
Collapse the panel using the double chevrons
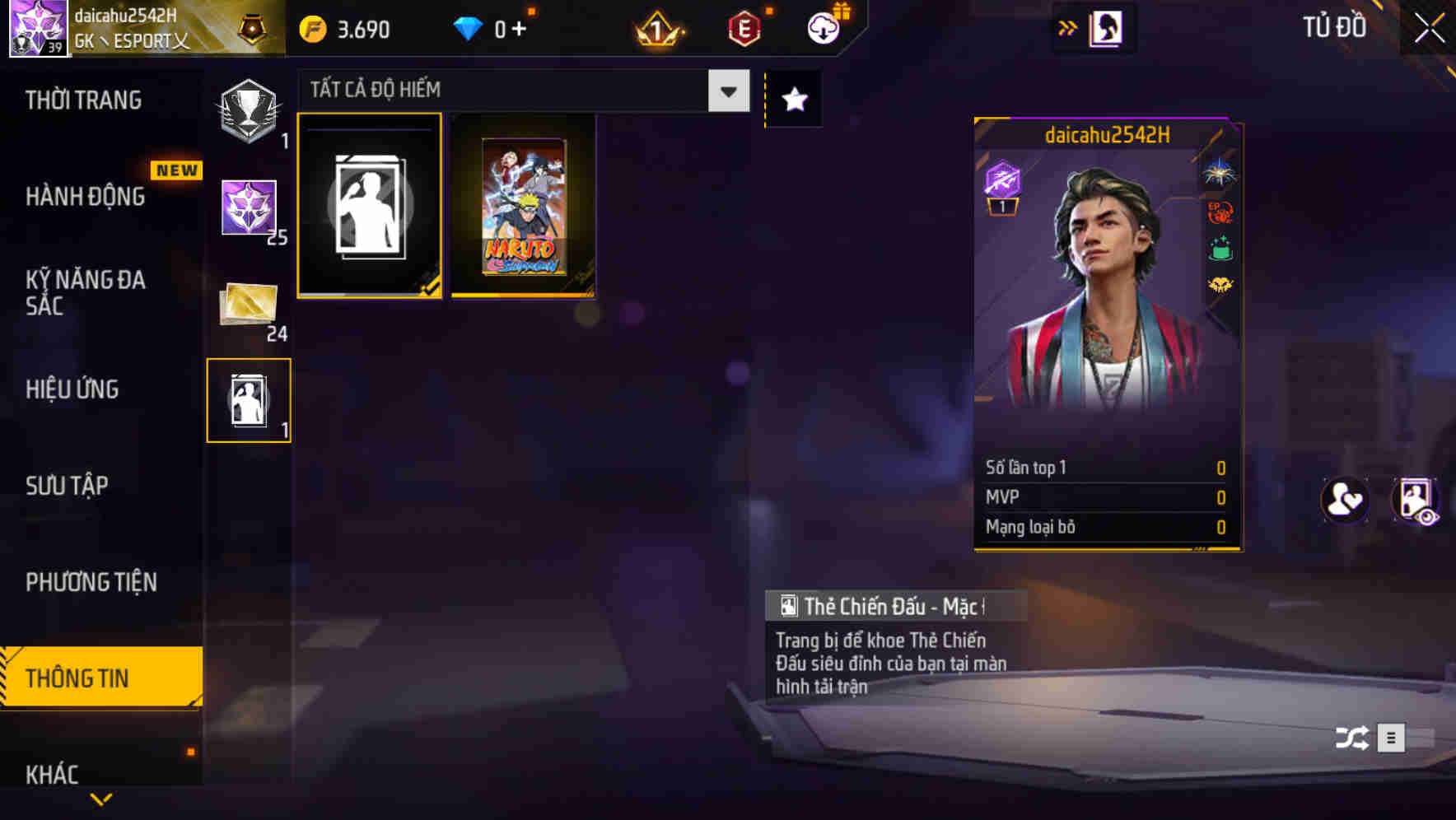(1068, 27)
